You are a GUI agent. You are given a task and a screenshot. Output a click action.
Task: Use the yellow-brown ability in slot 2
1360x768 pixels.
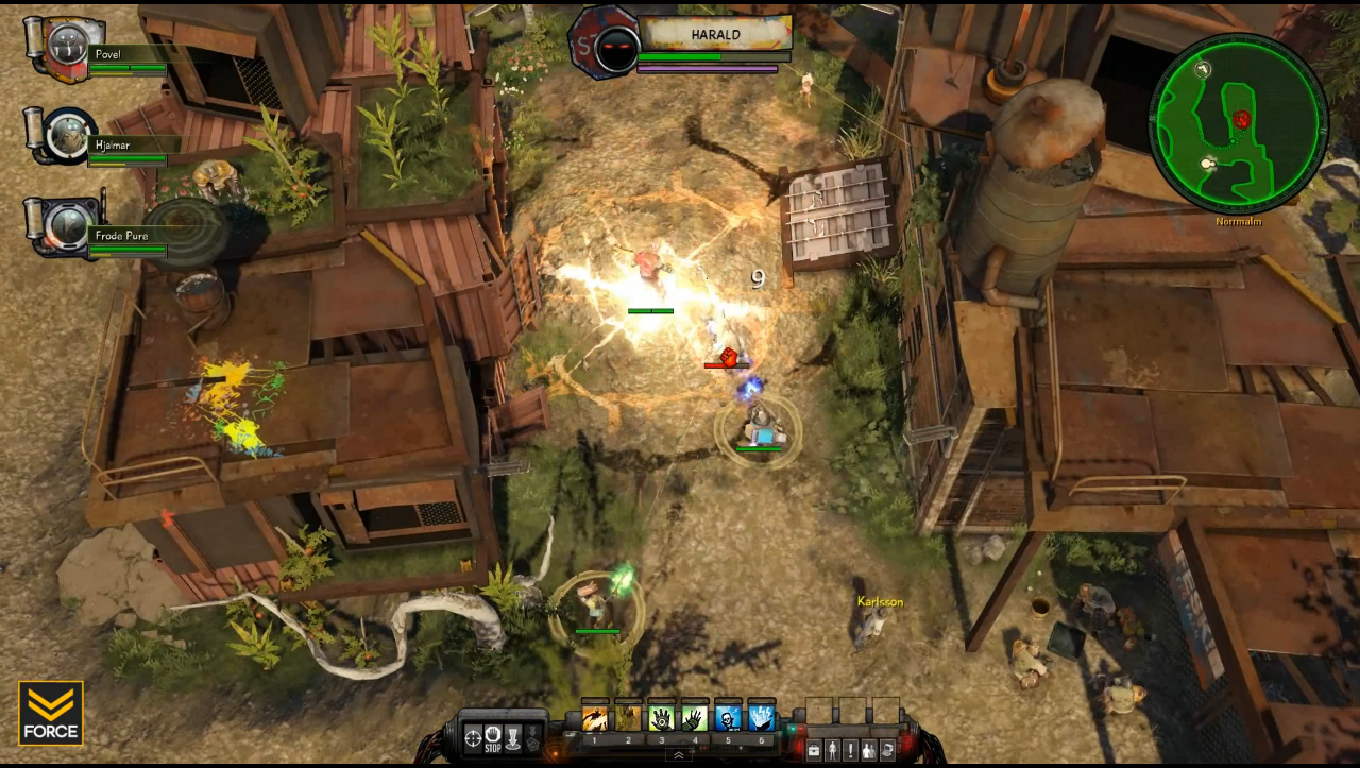[x=628, y=719]
